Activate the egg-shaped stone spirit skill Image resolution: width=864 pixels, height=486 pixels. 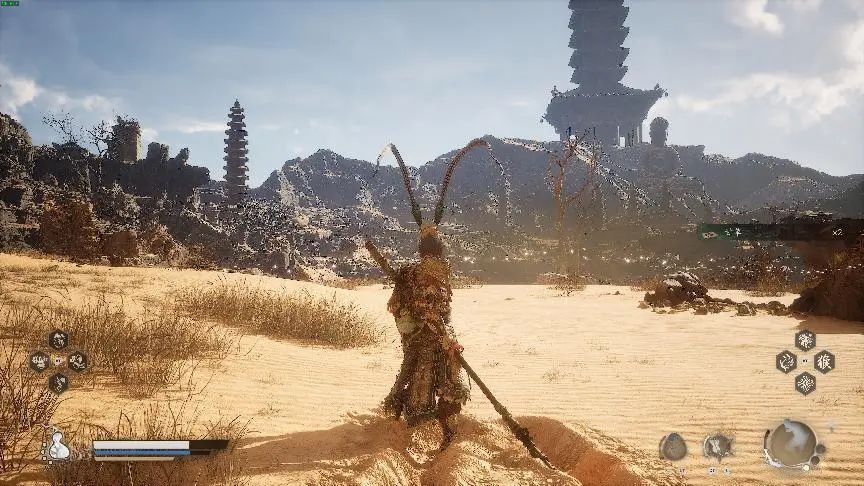[673, 447]
